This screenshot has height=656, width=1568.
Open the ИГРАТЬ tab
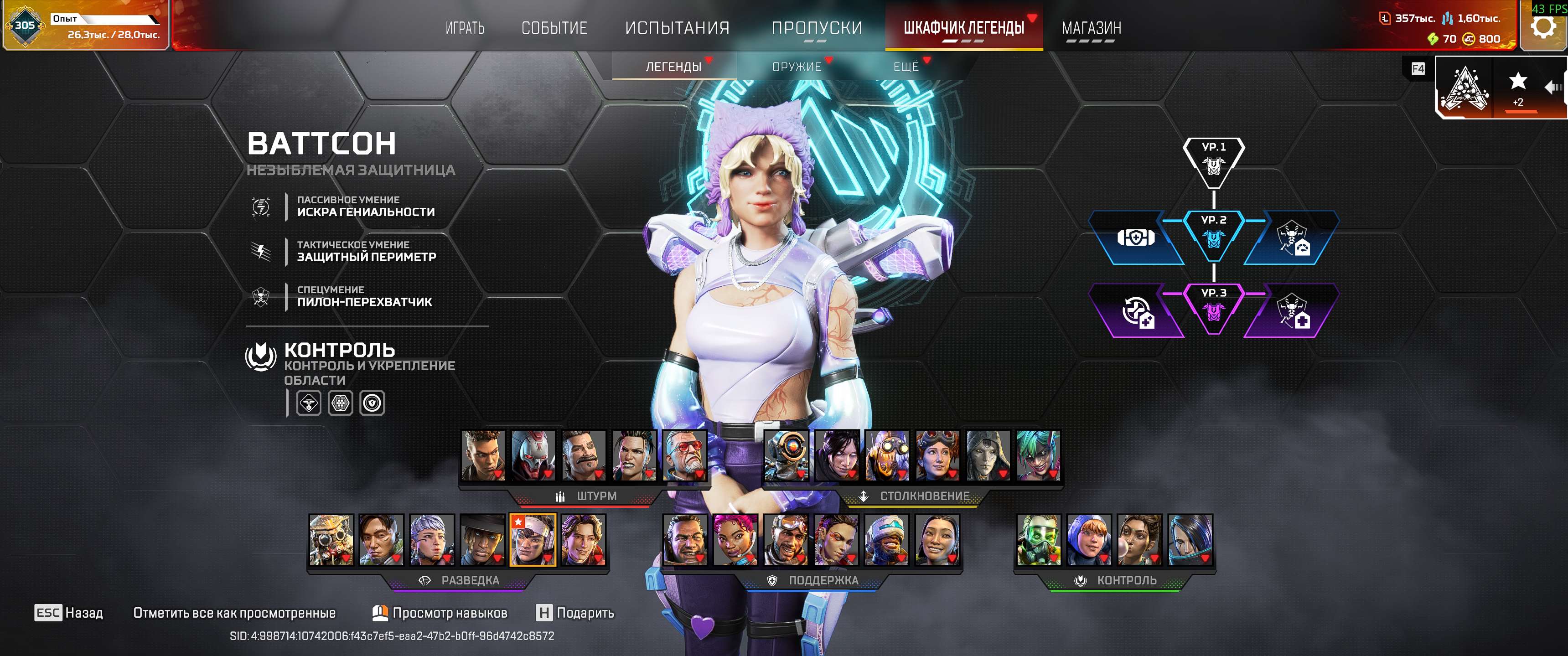point(465,28)
